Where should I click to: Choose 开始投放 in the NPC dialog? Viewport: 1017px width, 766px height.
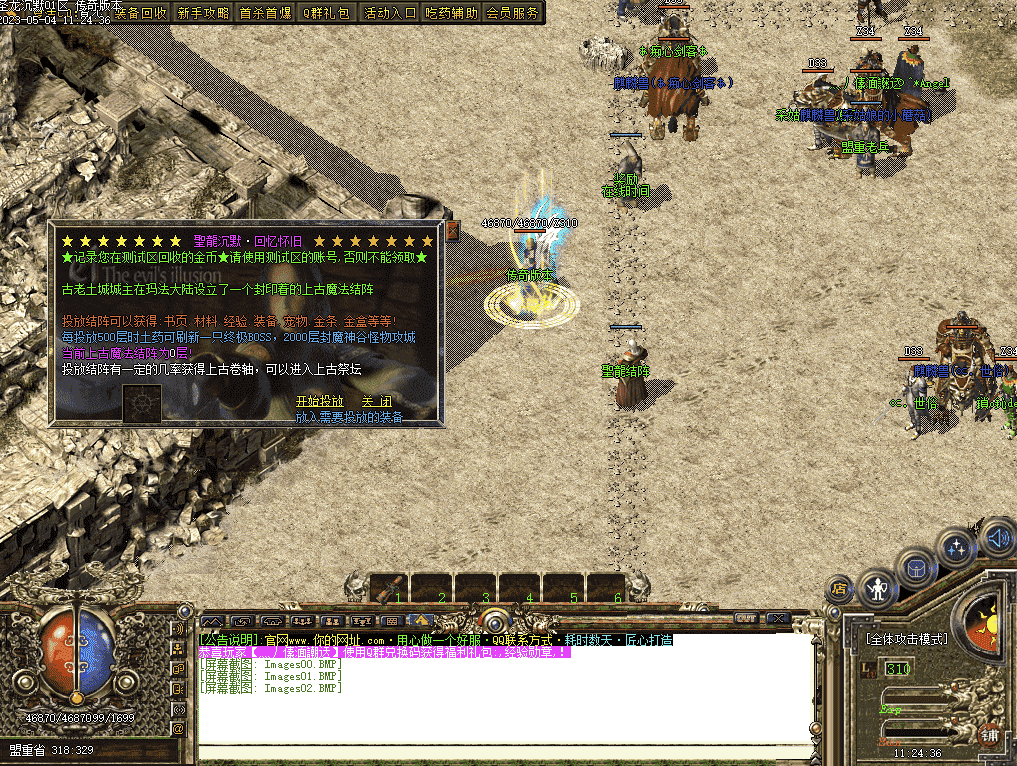pos(319,401)
